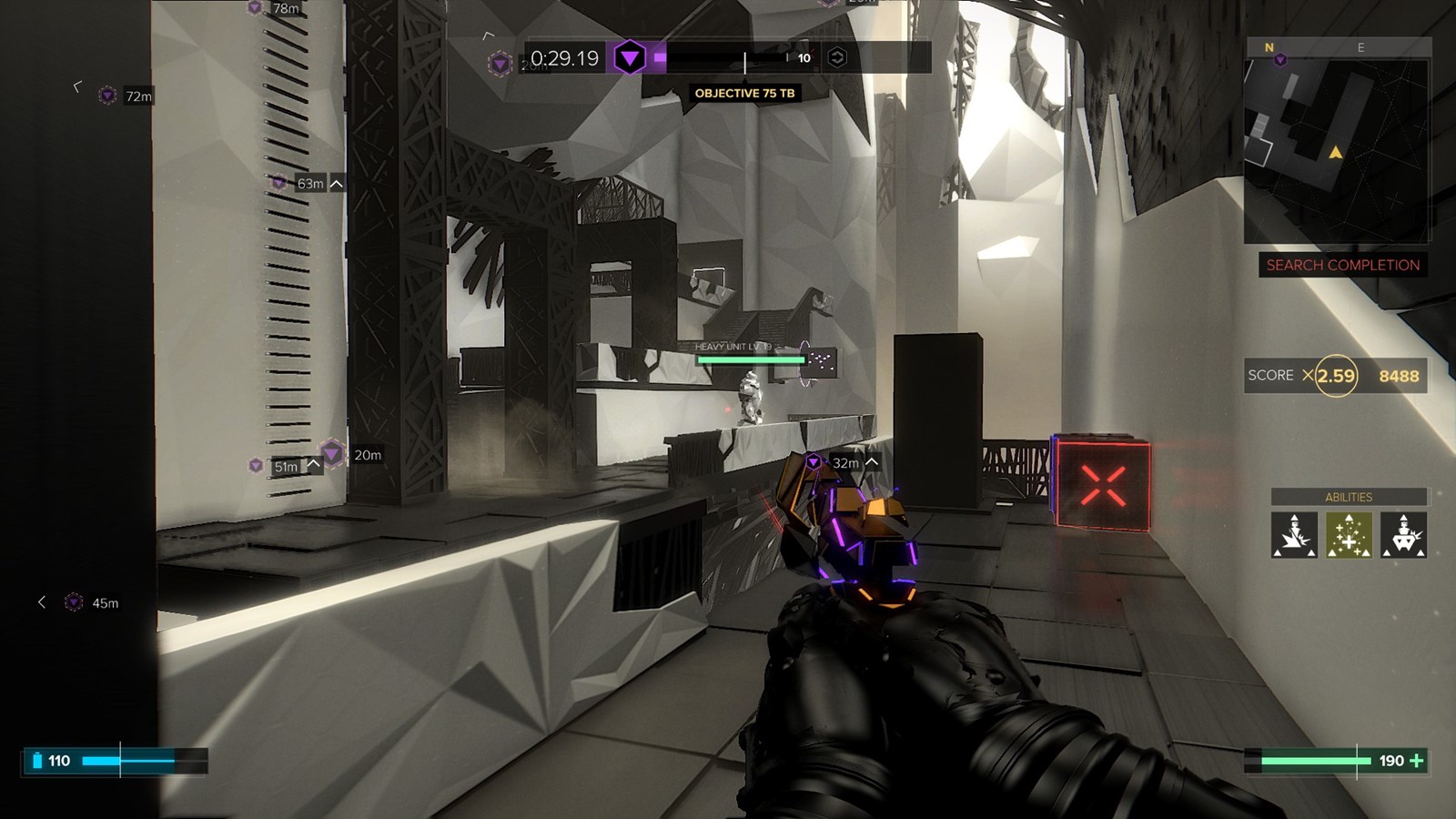Select the 45m objective waypoint marker
This screenshot has width=1456, height=819.
(x=75, y=602)
